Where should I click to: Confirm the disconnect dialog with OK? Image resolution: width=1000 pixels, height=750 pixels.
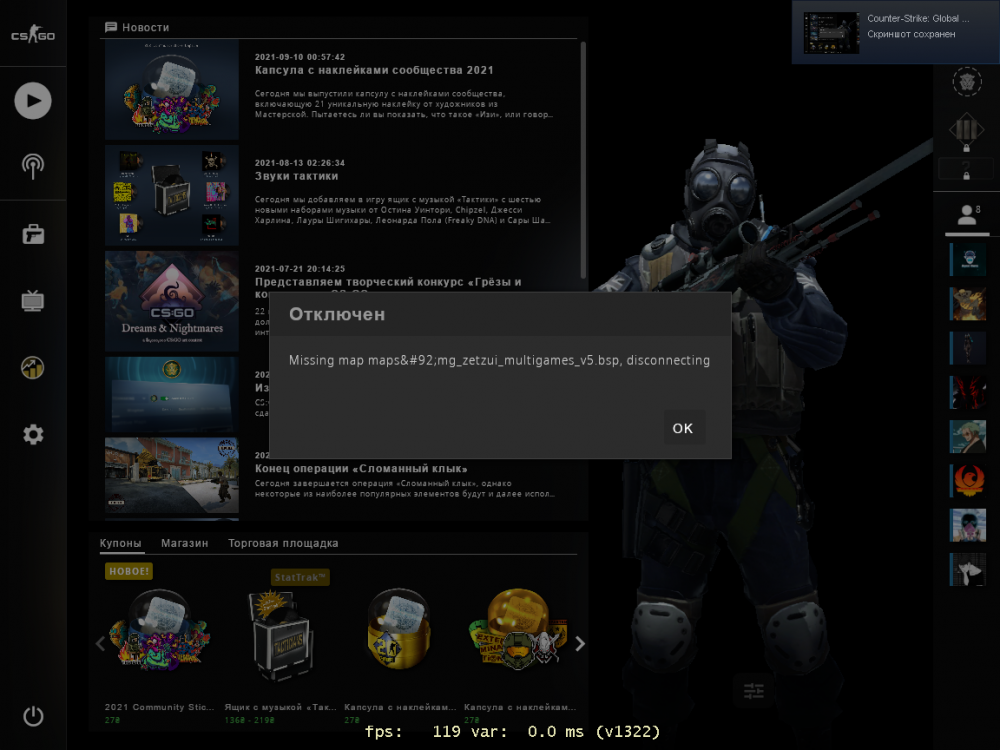(x=683, y=428)
